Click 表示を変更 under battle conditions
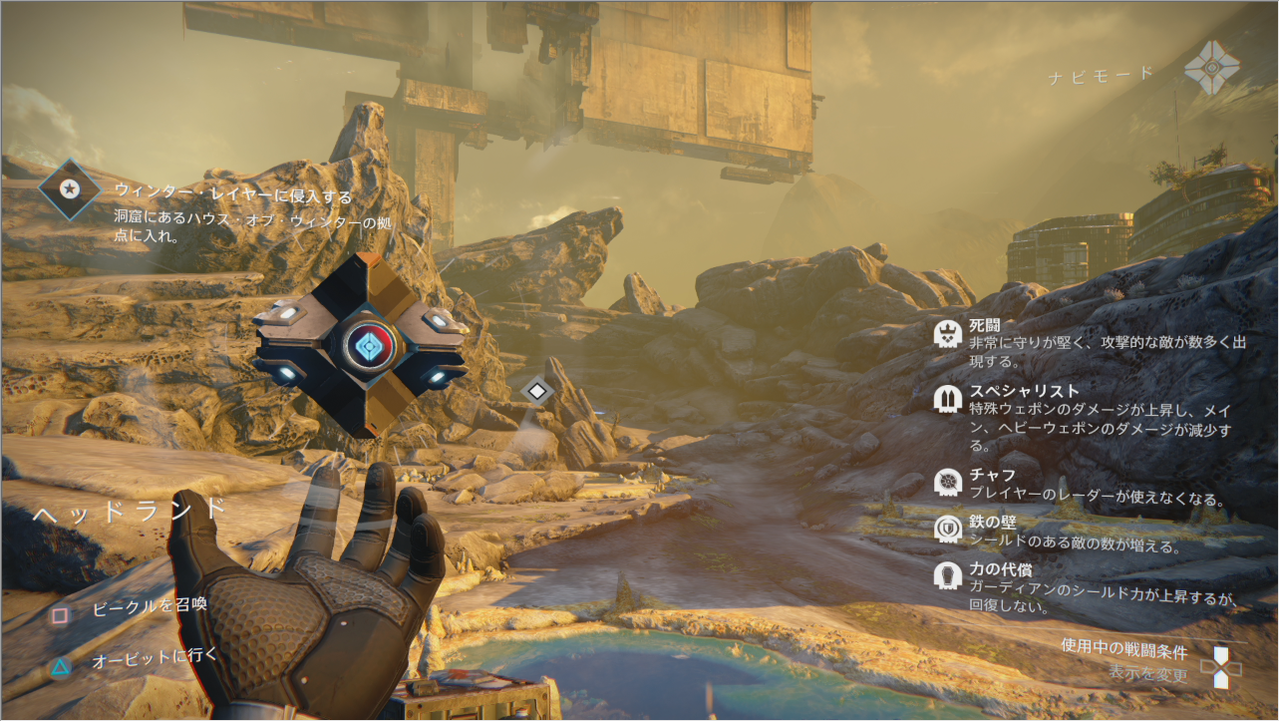Viewport: 1280px width, 722px height. coord(1148,675)
